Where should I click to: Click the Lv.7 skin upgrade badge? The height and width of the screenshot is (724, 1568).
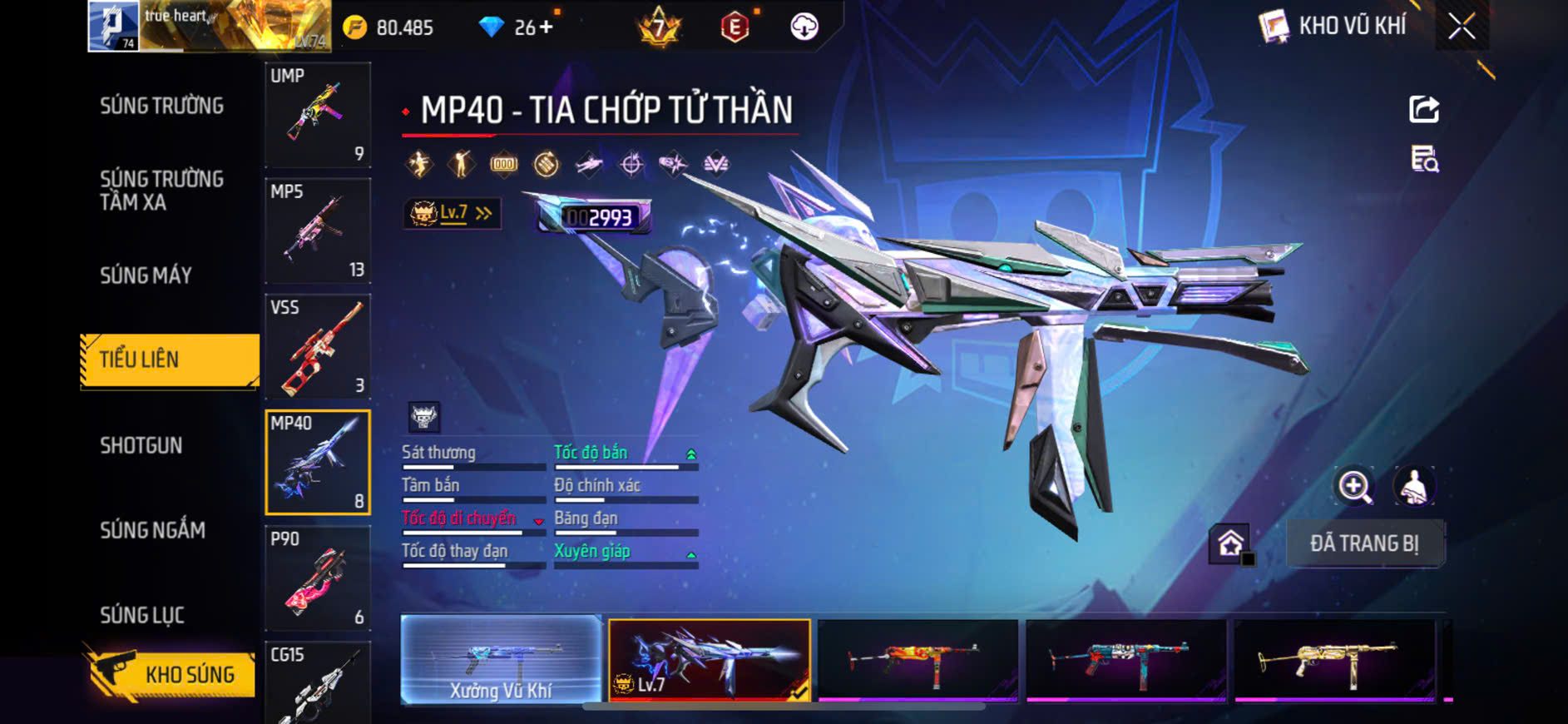[452, 214]
